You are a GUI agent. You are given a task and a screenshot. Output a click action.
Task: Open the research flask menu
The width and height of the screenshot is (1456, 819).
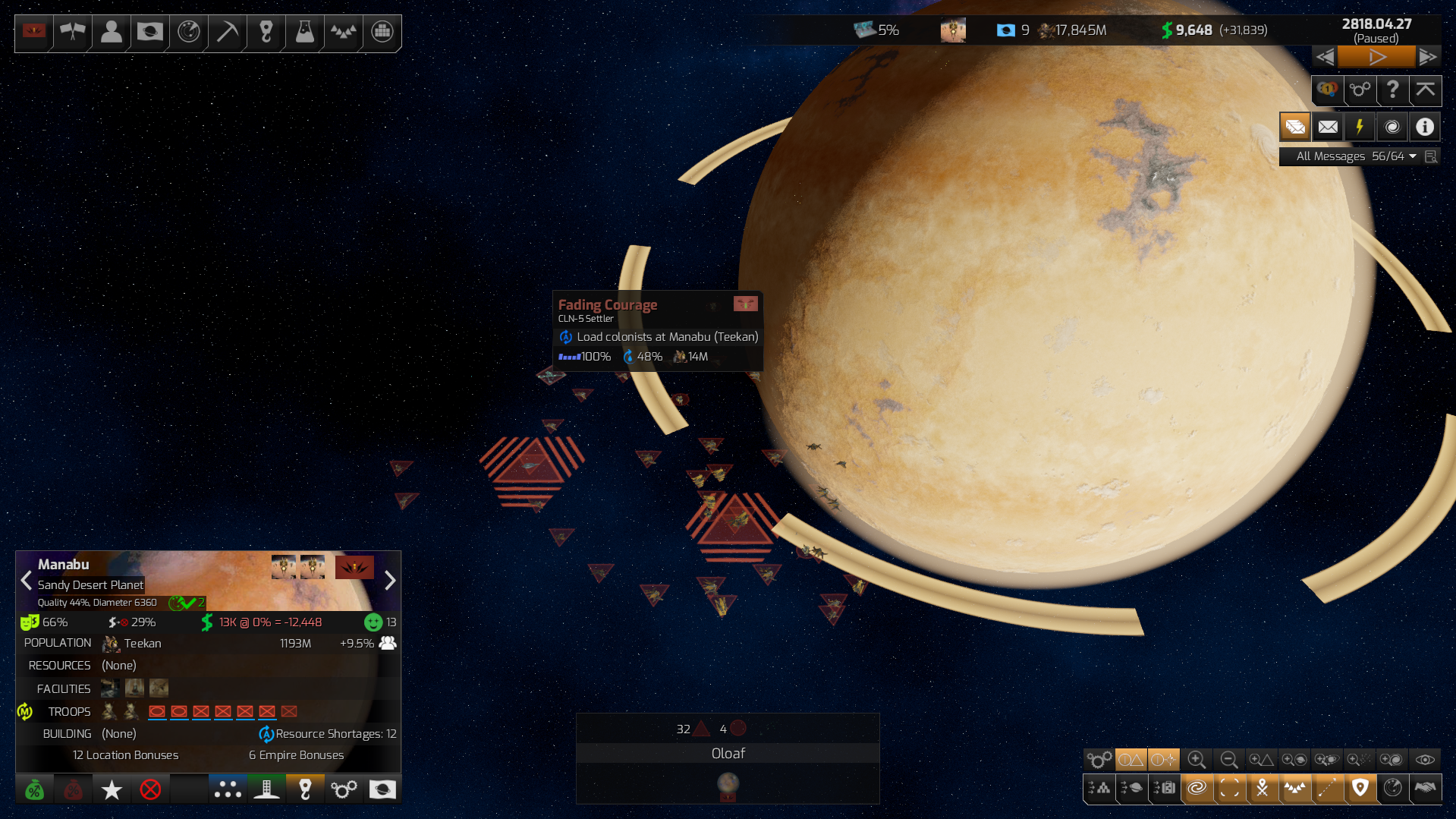click(305, 32)
